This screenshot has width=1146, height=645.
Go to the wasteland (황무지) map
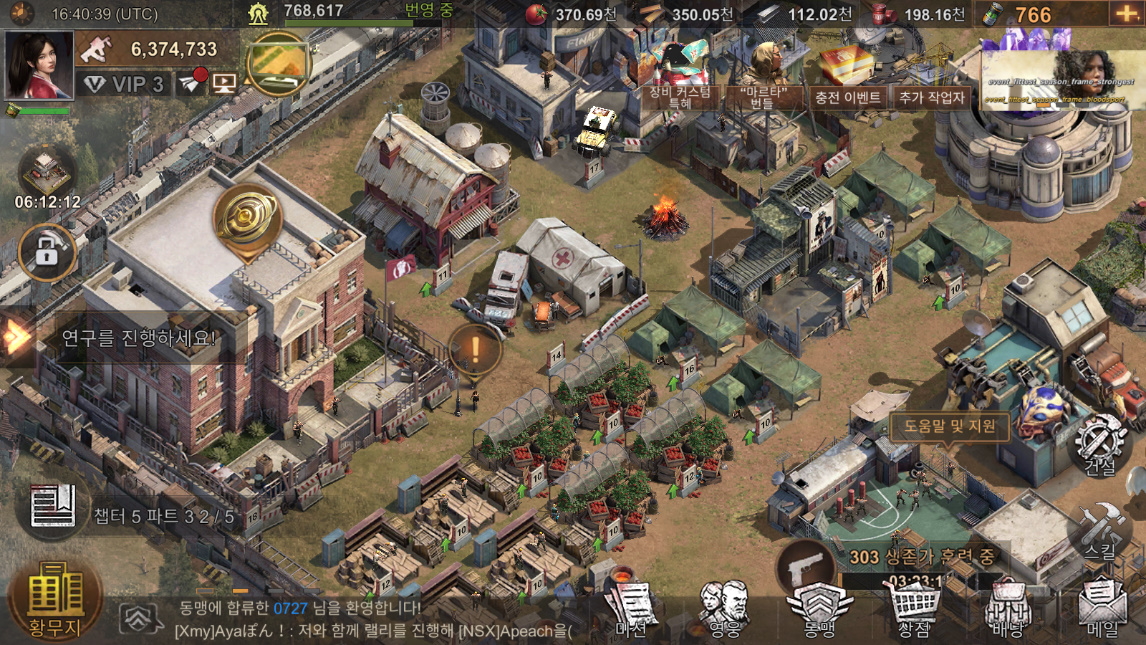[x=55, y=599]
